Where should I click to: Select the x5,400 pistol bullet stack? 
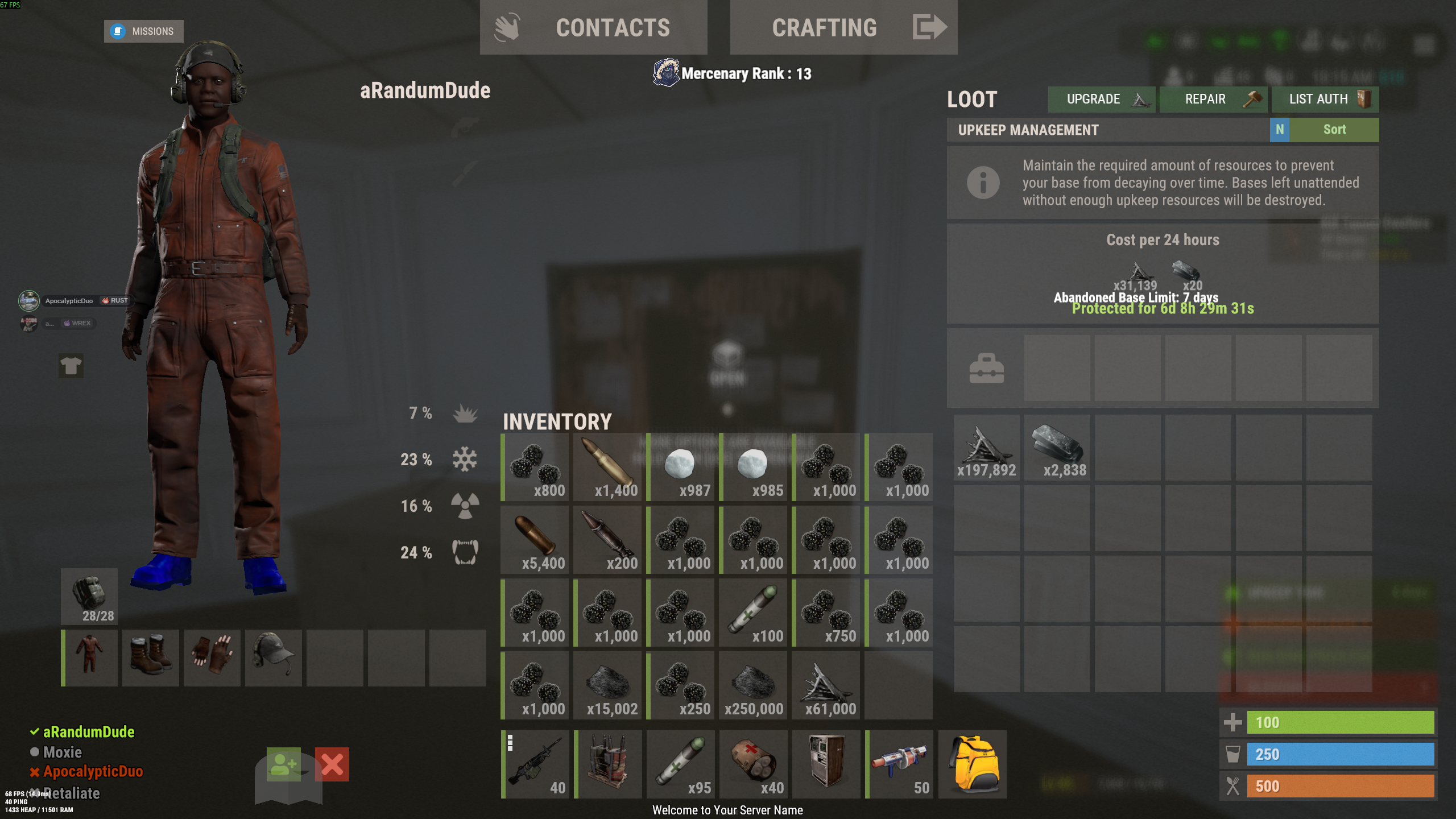[x=535, y=540]
